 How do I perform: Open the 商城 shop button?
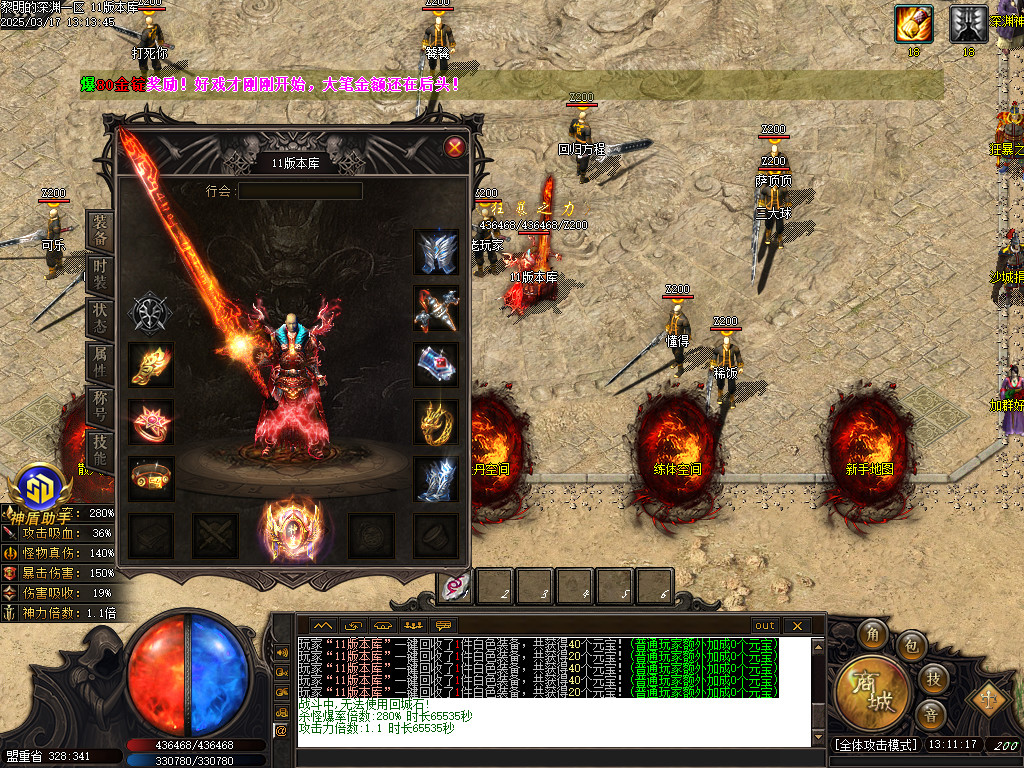point(872,692)
